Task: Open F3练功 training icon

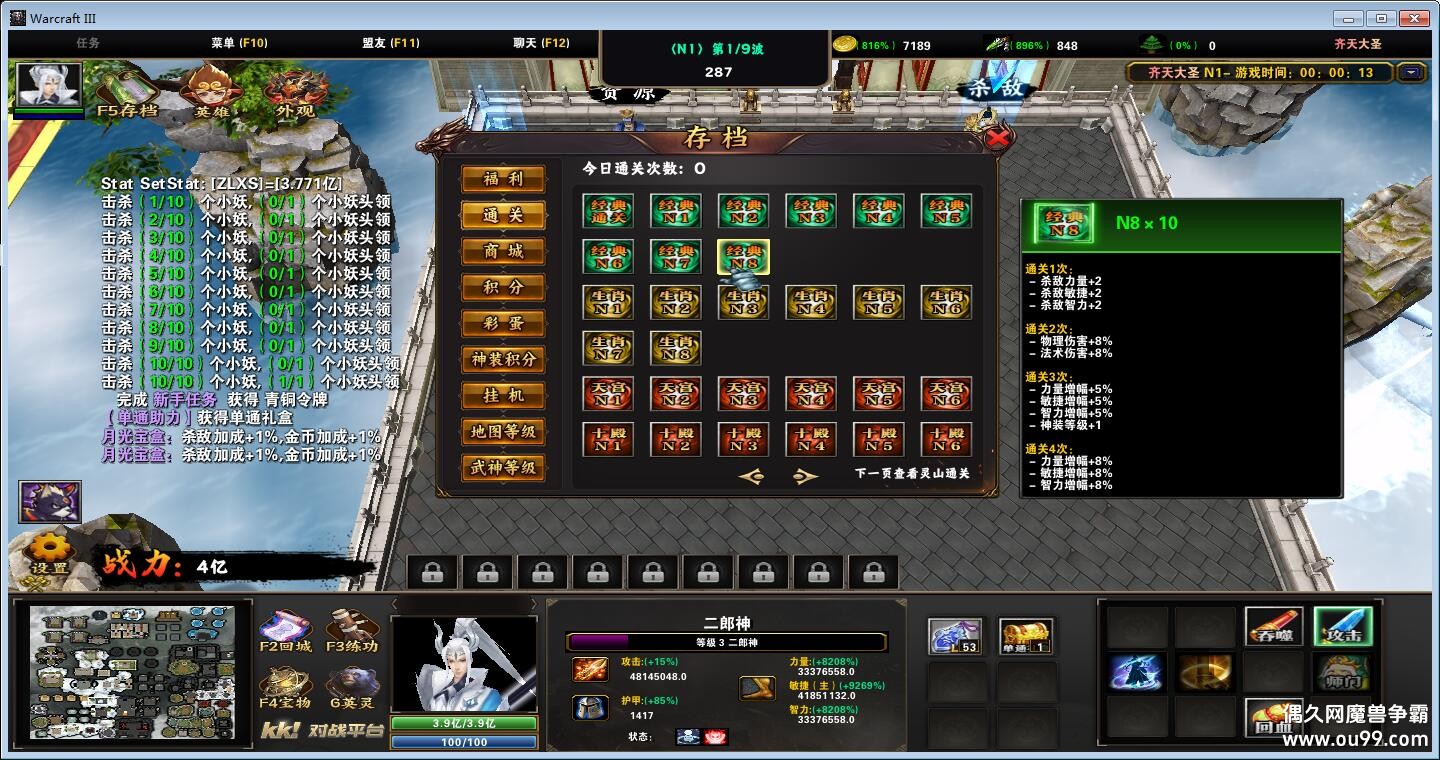Action: 351,630
